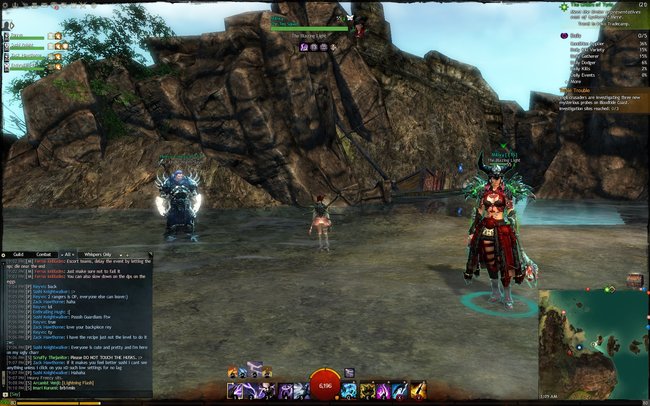Activate the first weapon skill slot
The height and width of the screenshot is (406, 650).
pos(233,390)
